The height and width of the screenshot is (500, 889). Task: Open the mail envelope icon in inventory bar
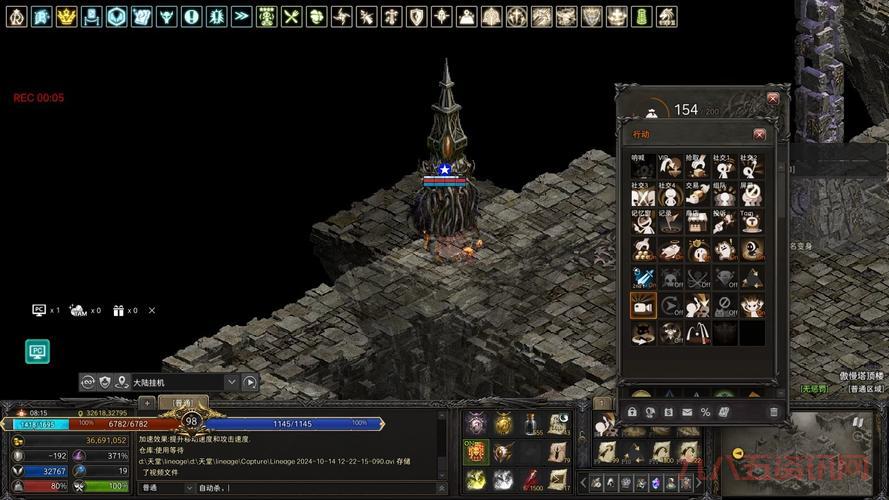point(687,412)
